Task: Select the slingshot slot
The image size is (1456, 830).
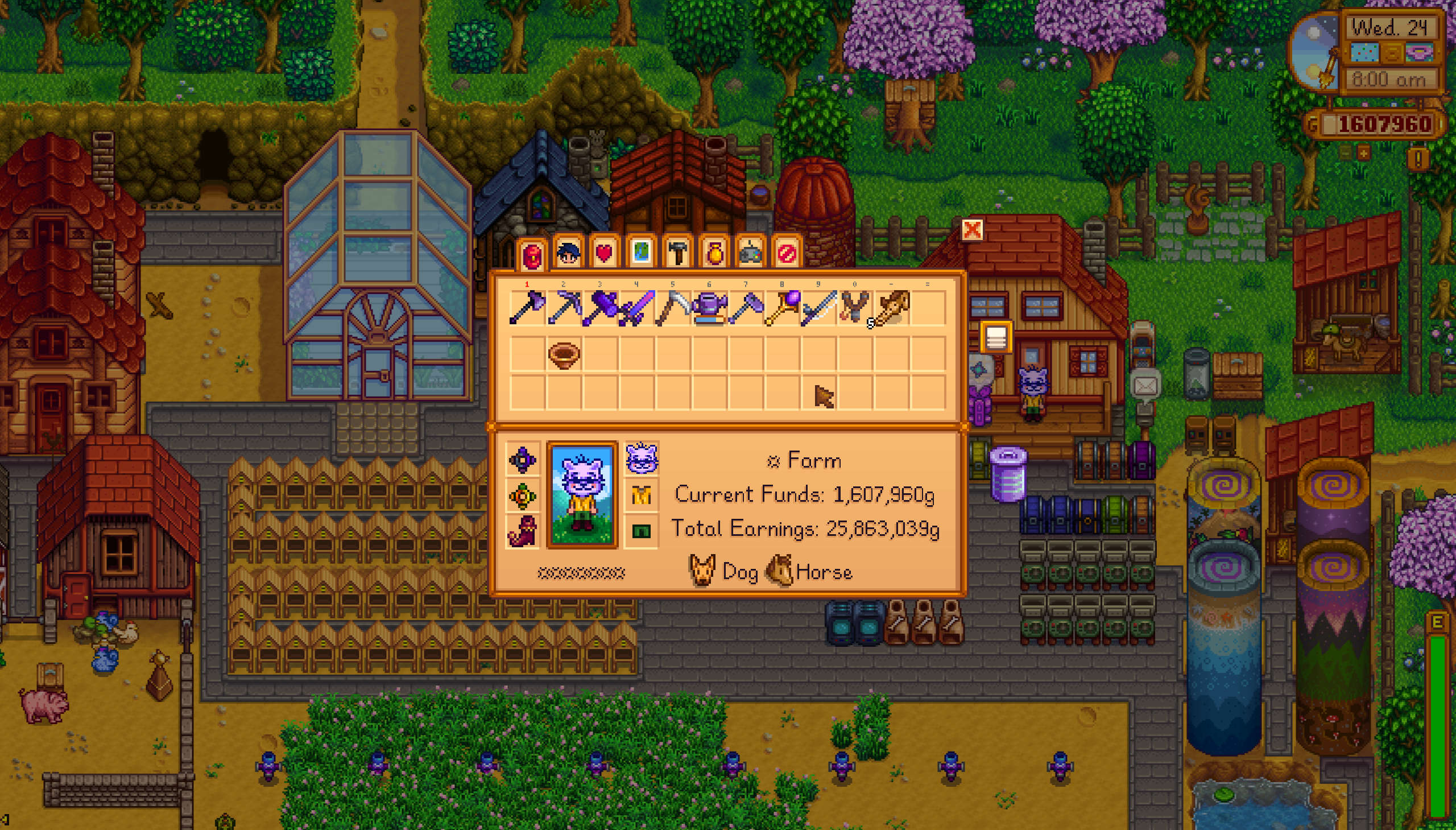Action: click(855, 308)
